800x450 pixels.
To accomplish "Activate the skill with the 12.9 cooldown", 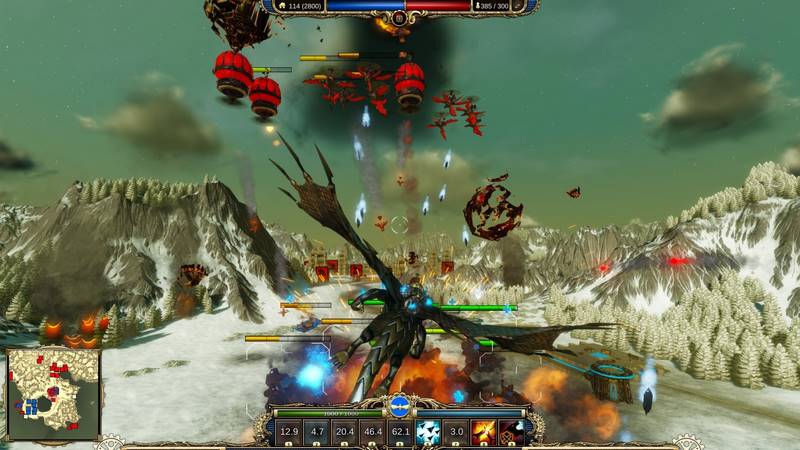I will click(290, 432).
